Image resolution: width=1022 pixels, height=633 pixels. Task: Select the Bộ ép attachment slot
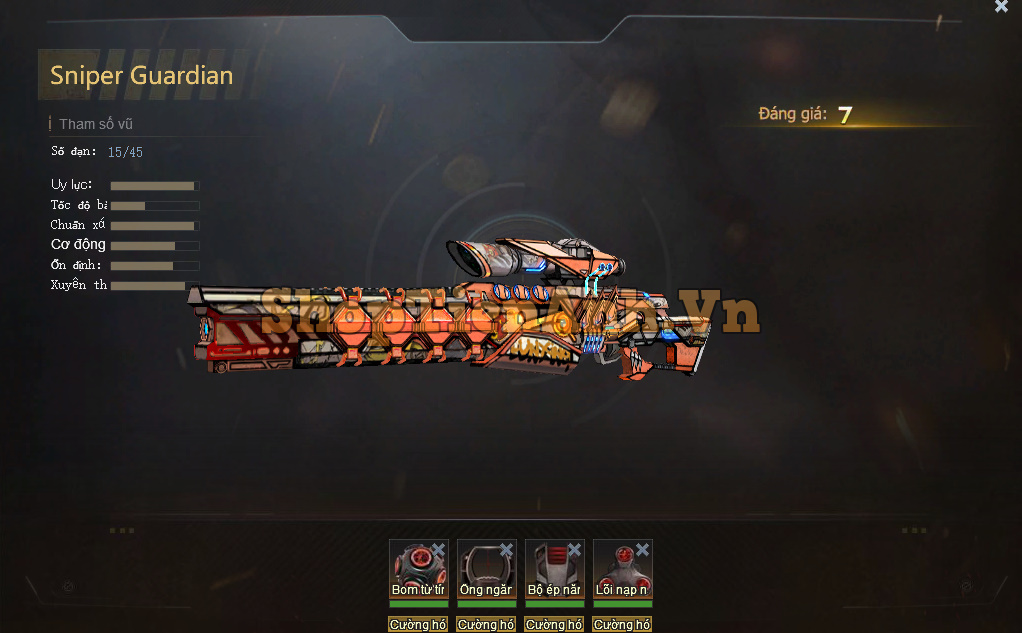551,569
